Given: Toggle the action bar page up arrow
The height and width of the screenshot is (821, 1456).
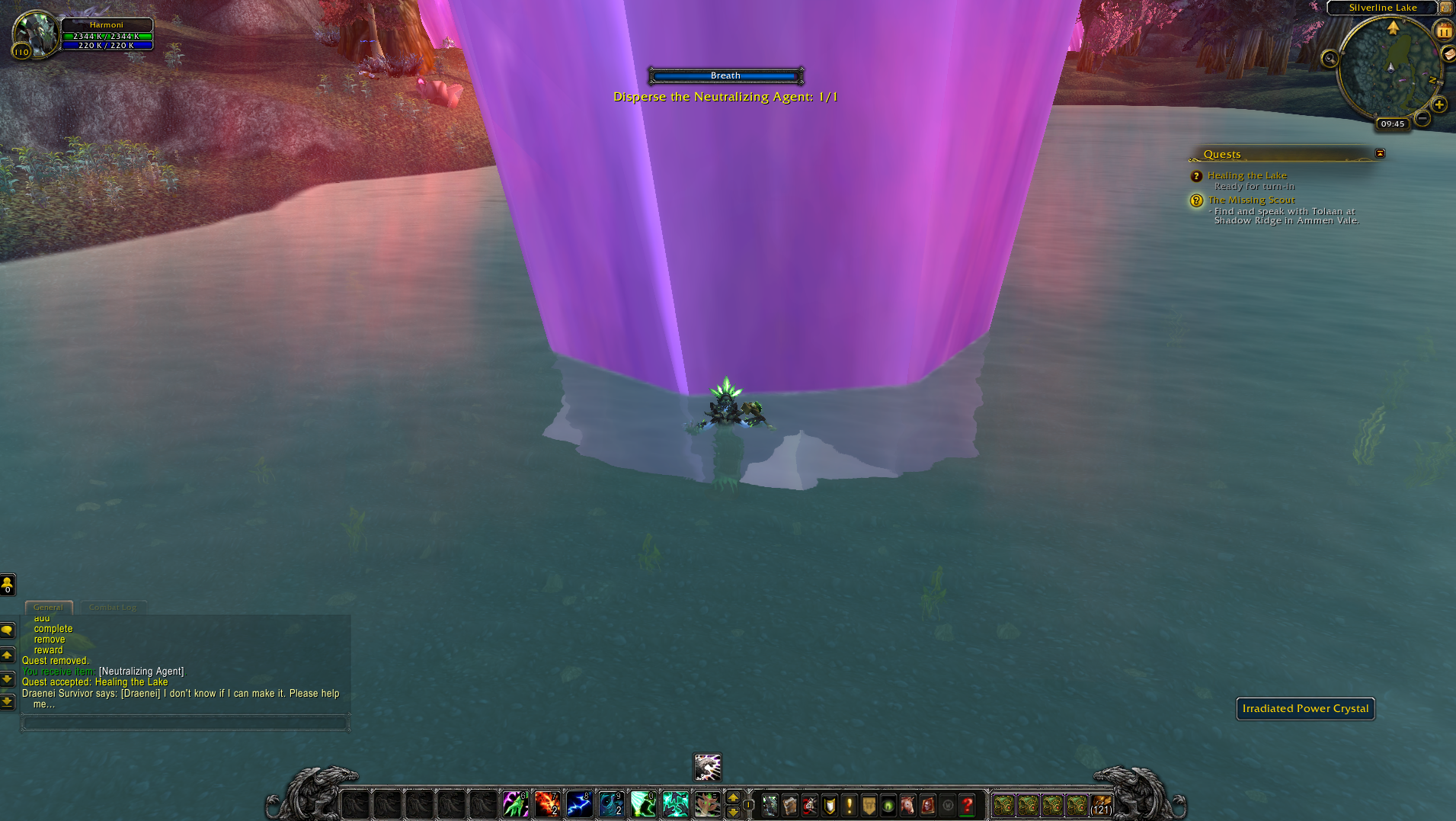Looking at the screenshot, I should pyautogui.click(x=734, y=797).
